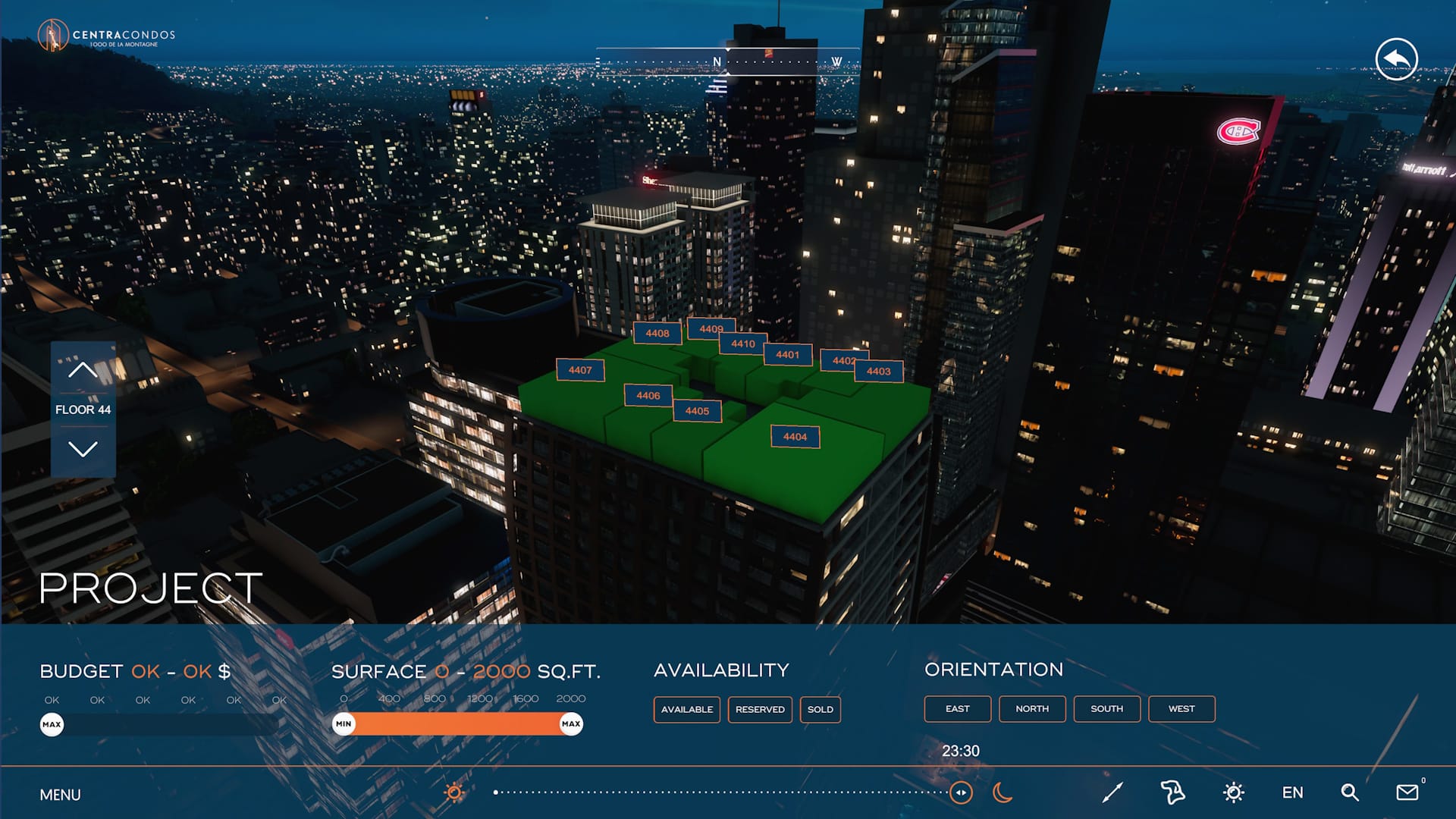The image size is (1456, 819).
Task: Switch language with EN button
Action: click(x=1292, y=793)
